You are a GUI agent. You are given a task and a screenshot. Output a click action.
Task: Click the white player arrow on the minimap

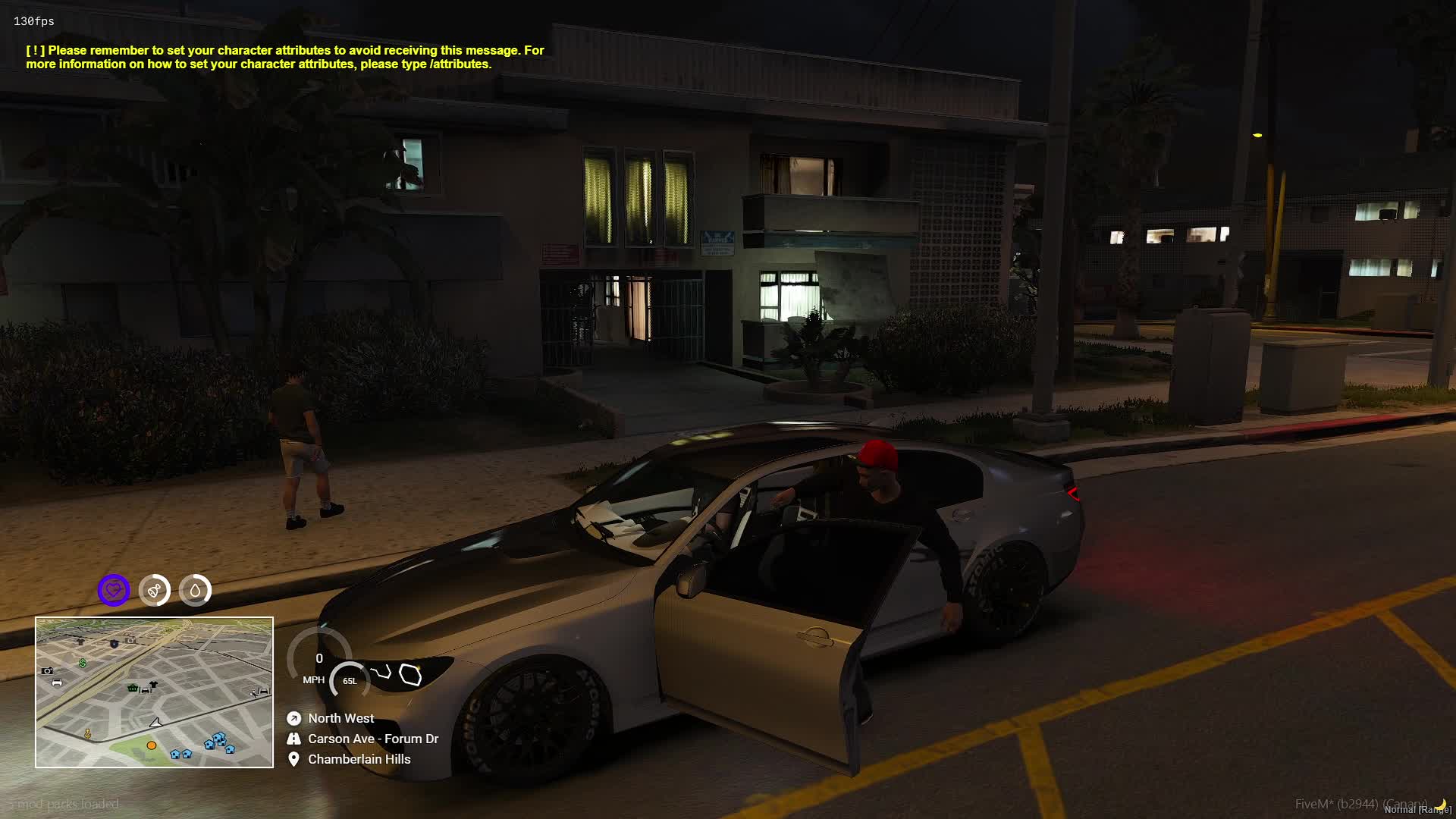point(155,723)
